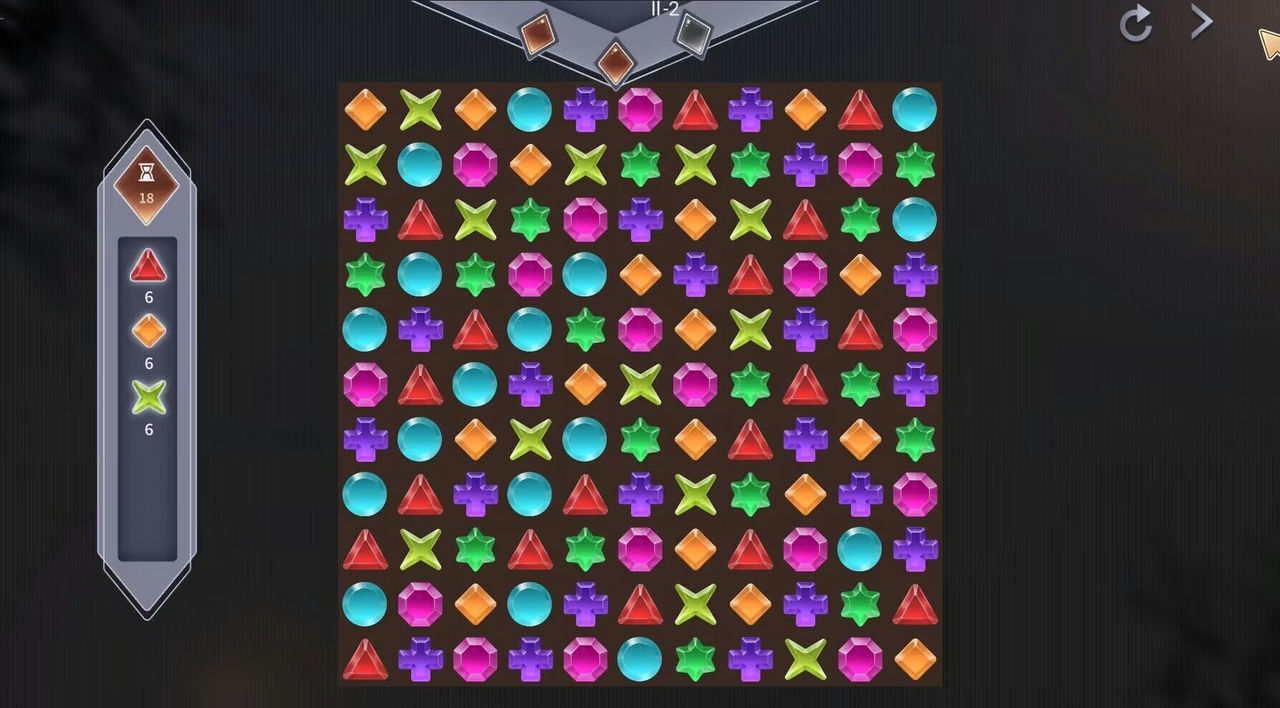
Task: Restart the level with the circular arrow
Action: pos(1136,24)
